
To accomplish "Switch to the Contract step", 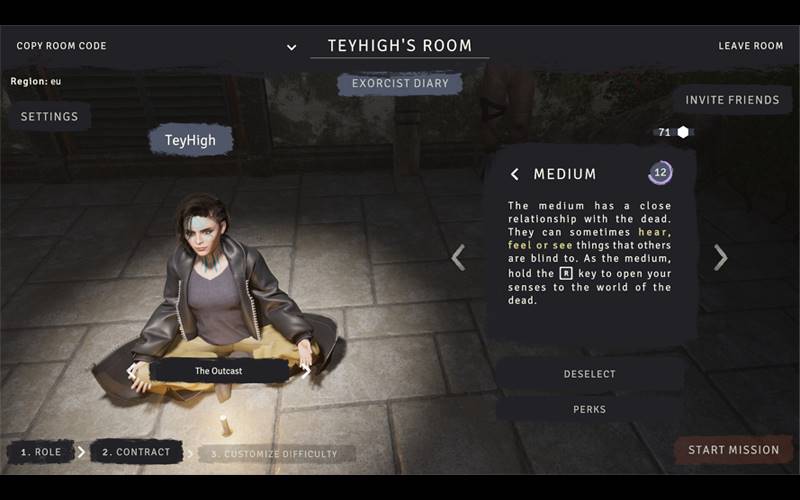I will click(136, 452).
